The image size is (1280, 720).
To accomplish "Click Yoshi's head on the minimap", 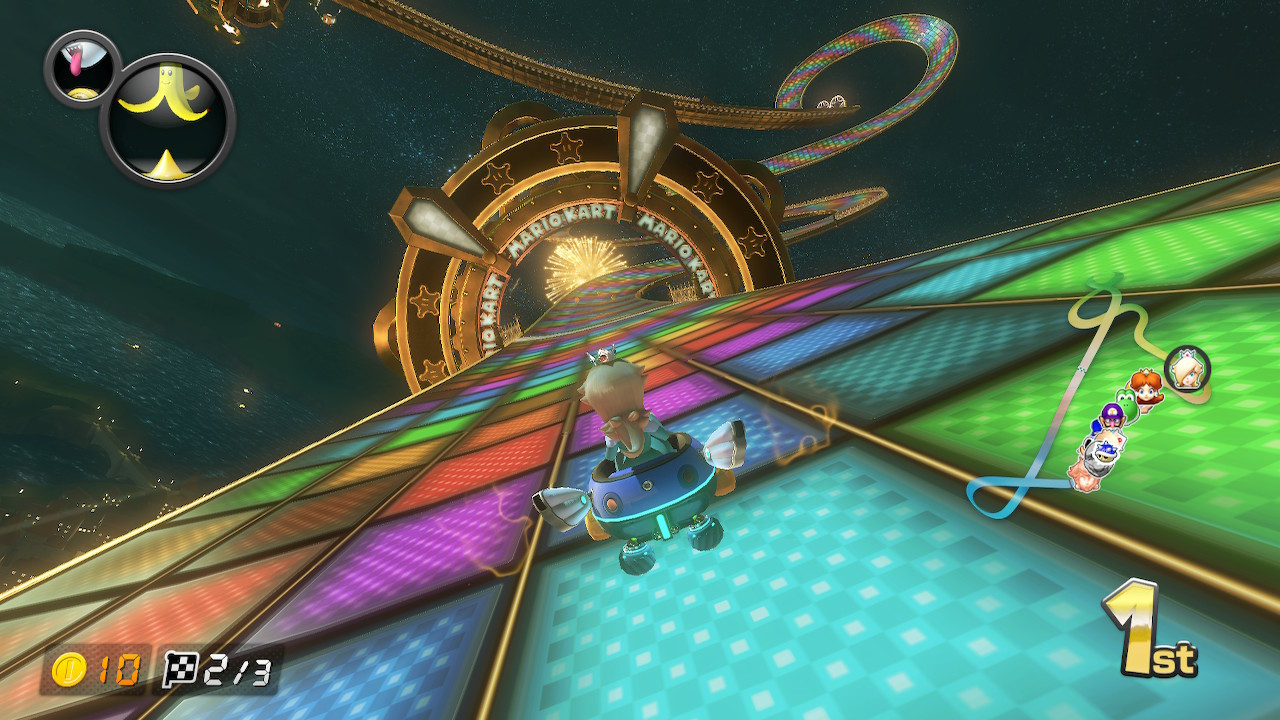I will [1126, 403].
